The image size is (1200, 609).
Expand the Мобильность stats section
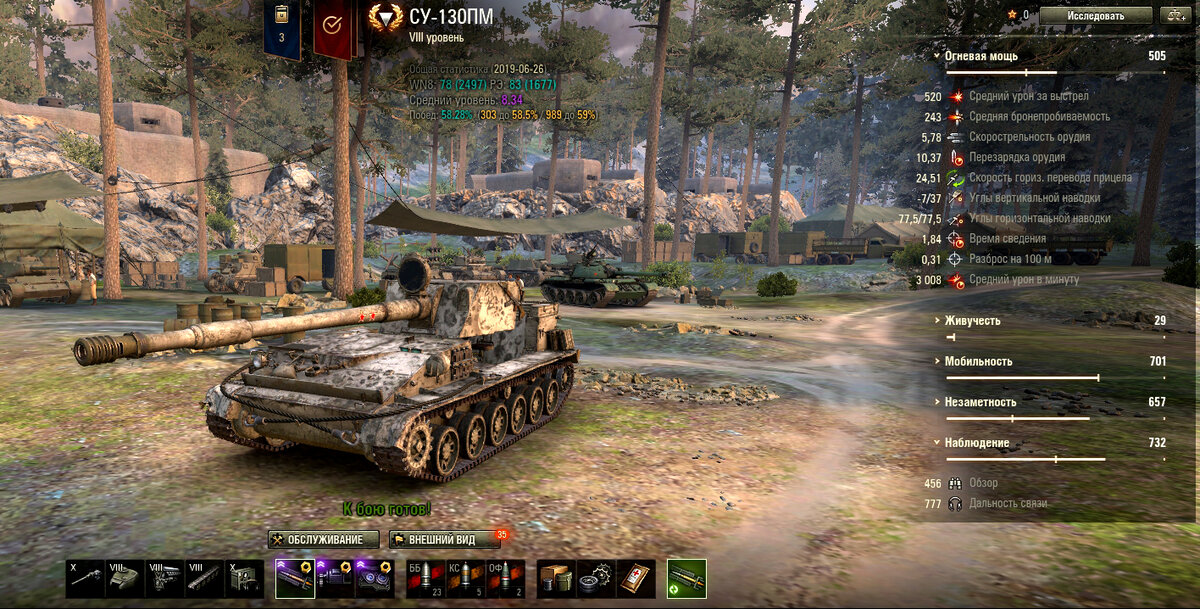(979, 361)
